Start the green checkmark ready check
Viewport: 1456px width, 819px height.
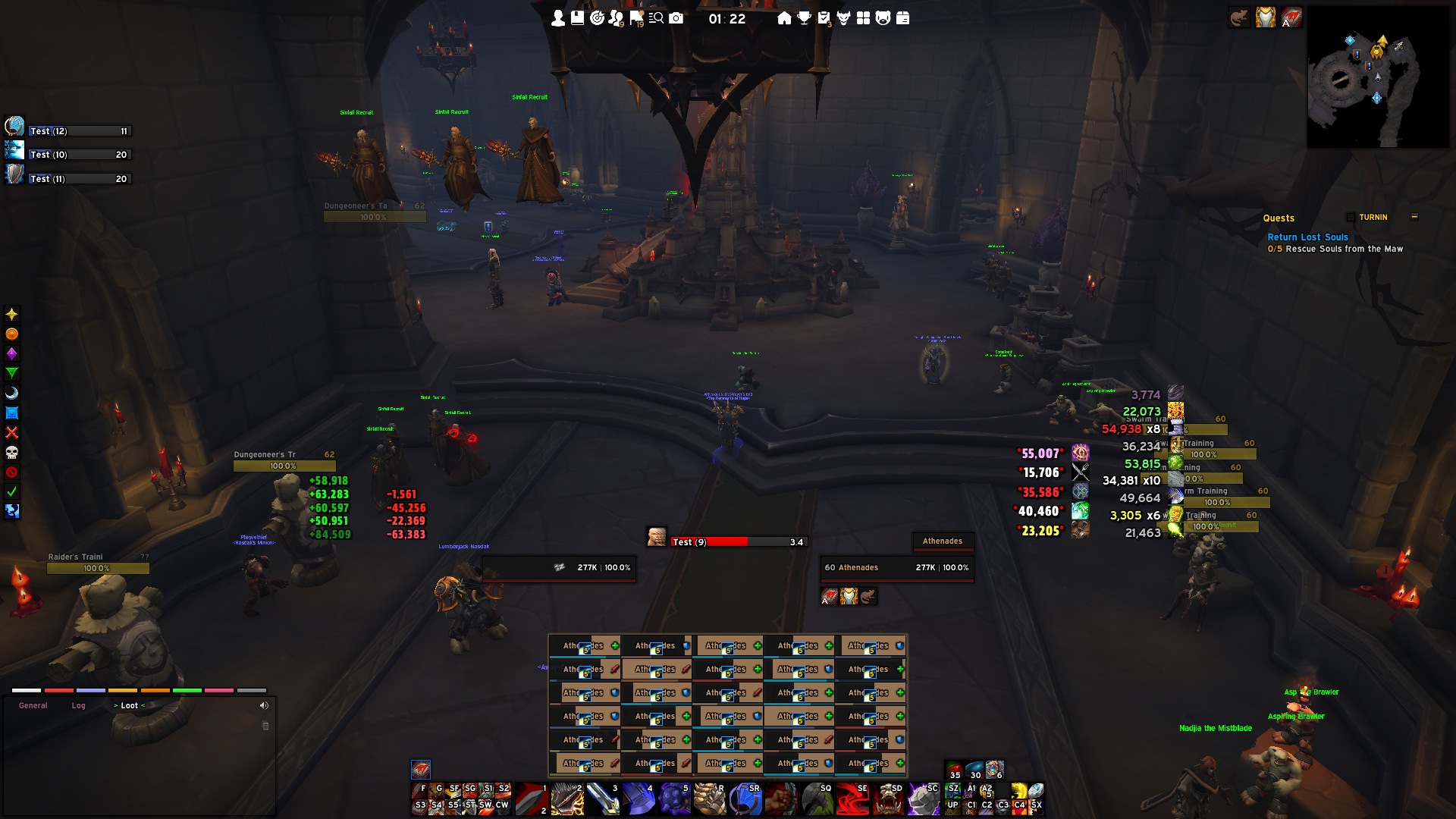11,491
